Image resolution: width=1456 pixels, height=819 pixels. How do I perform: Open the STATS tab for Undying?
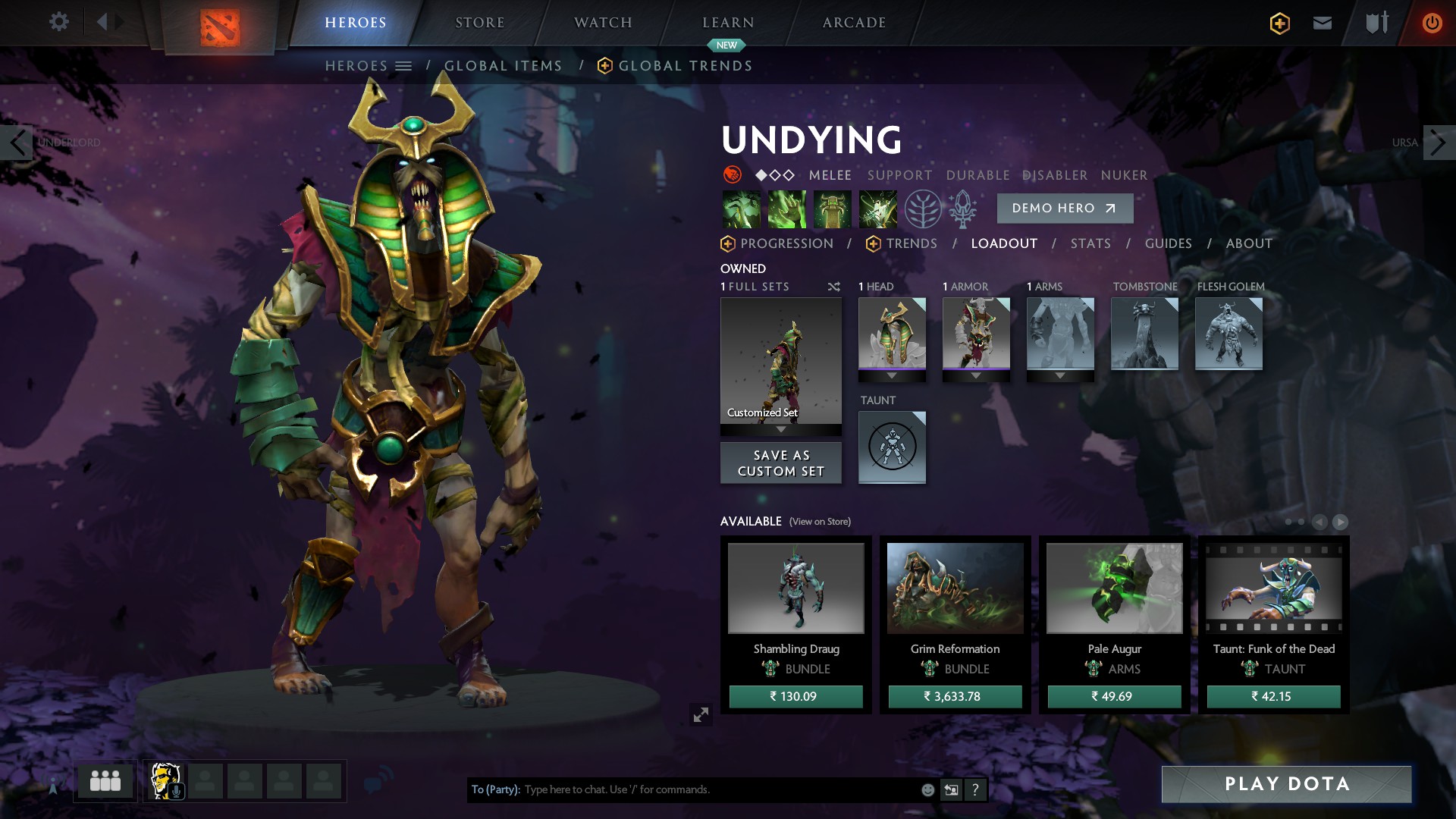(x=1090, y=243)
